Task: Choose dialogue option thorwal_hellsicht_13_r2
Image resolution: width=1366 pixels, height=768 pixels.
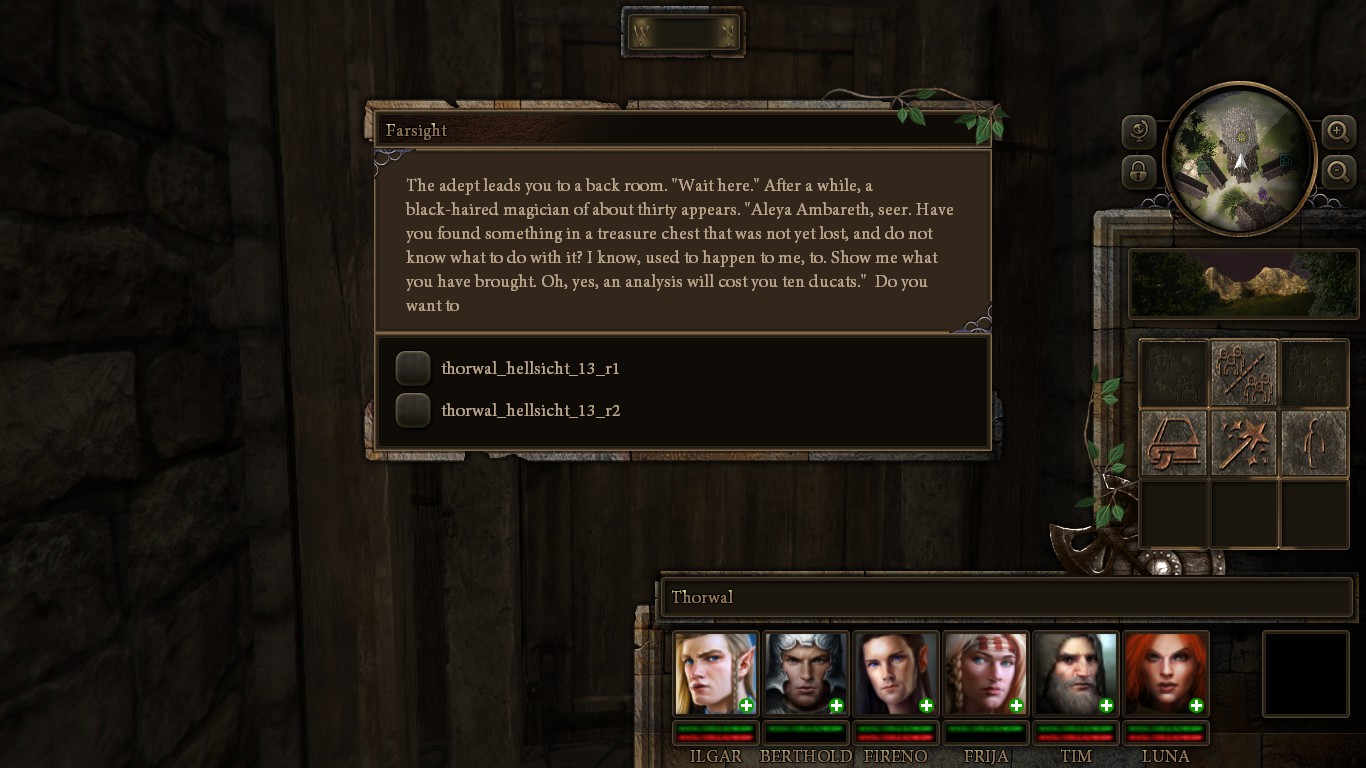Action: (413, 410)
